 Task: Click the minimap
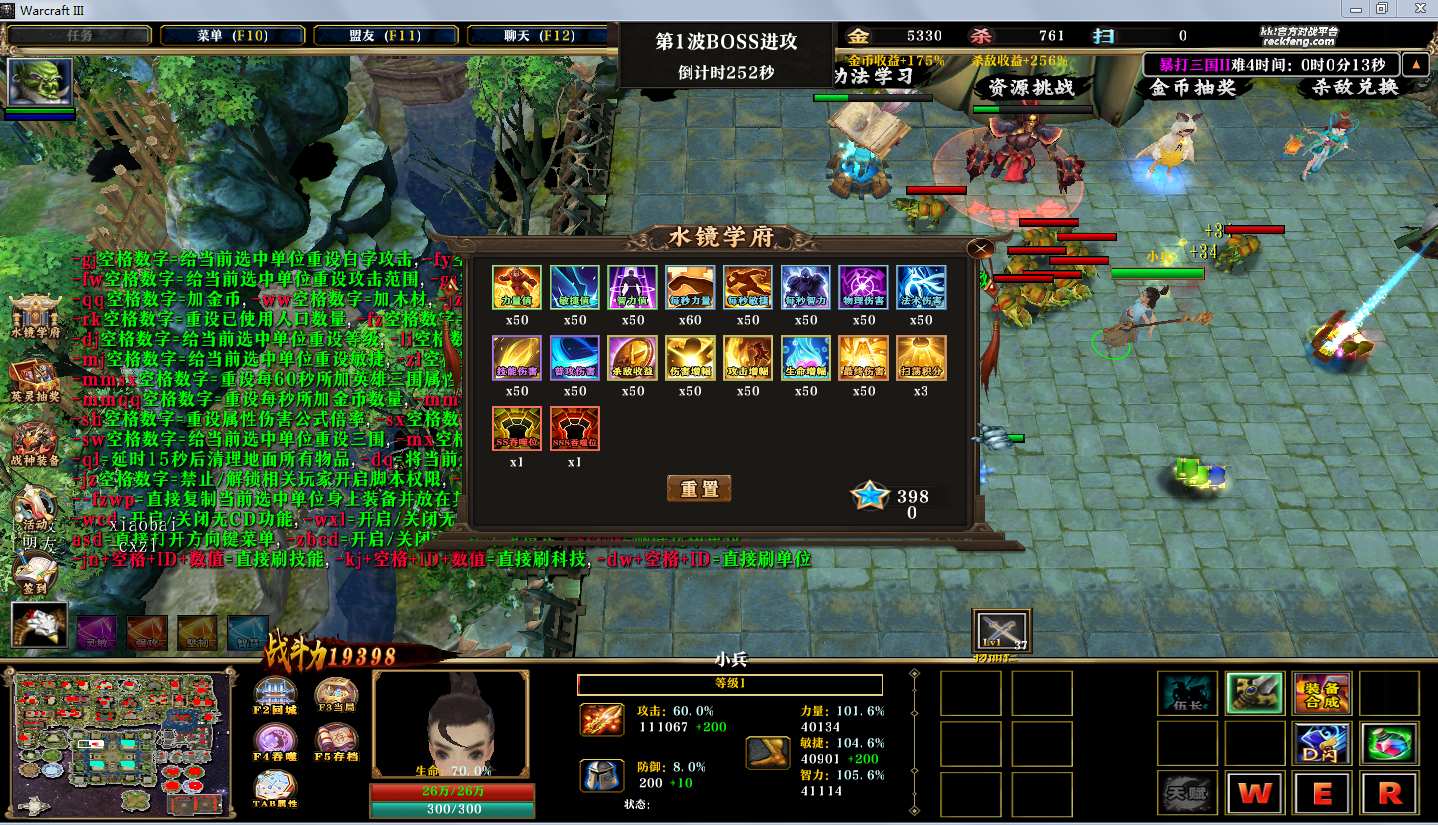pos(124,738)
